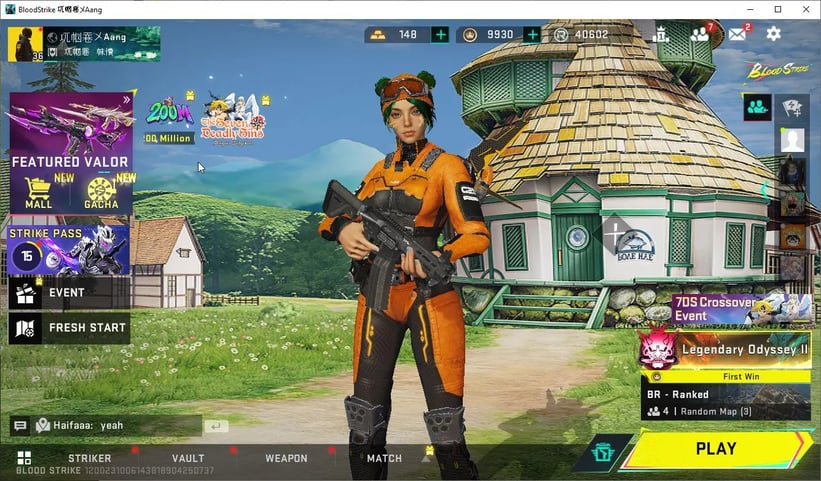Open the settings gear icon
The image size is (821, 481).
coord(773,34)
